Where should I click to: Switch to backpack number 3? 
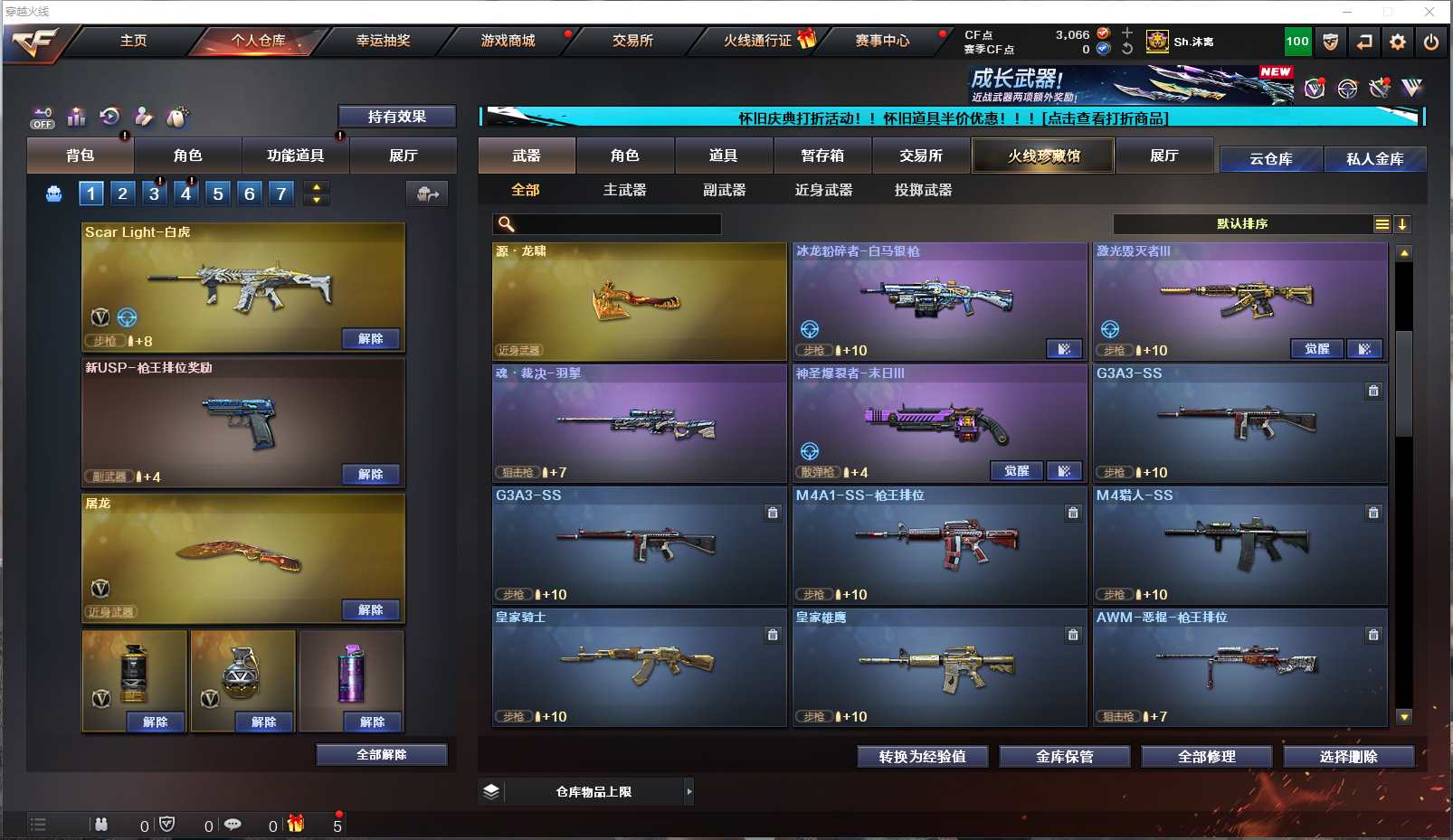[x=155, y=193]
